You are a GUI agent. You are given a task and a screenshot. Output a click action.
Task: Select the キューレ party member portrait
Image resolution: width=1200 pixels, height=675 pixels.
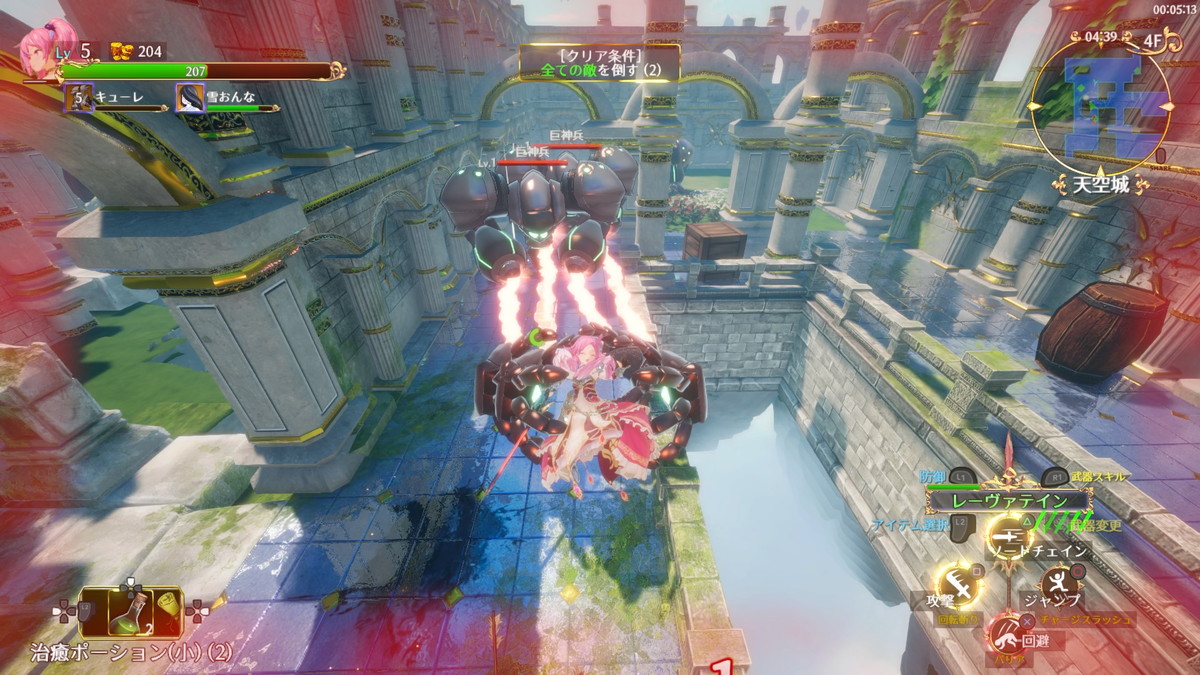pyautogui.click(x=79, y=98)
